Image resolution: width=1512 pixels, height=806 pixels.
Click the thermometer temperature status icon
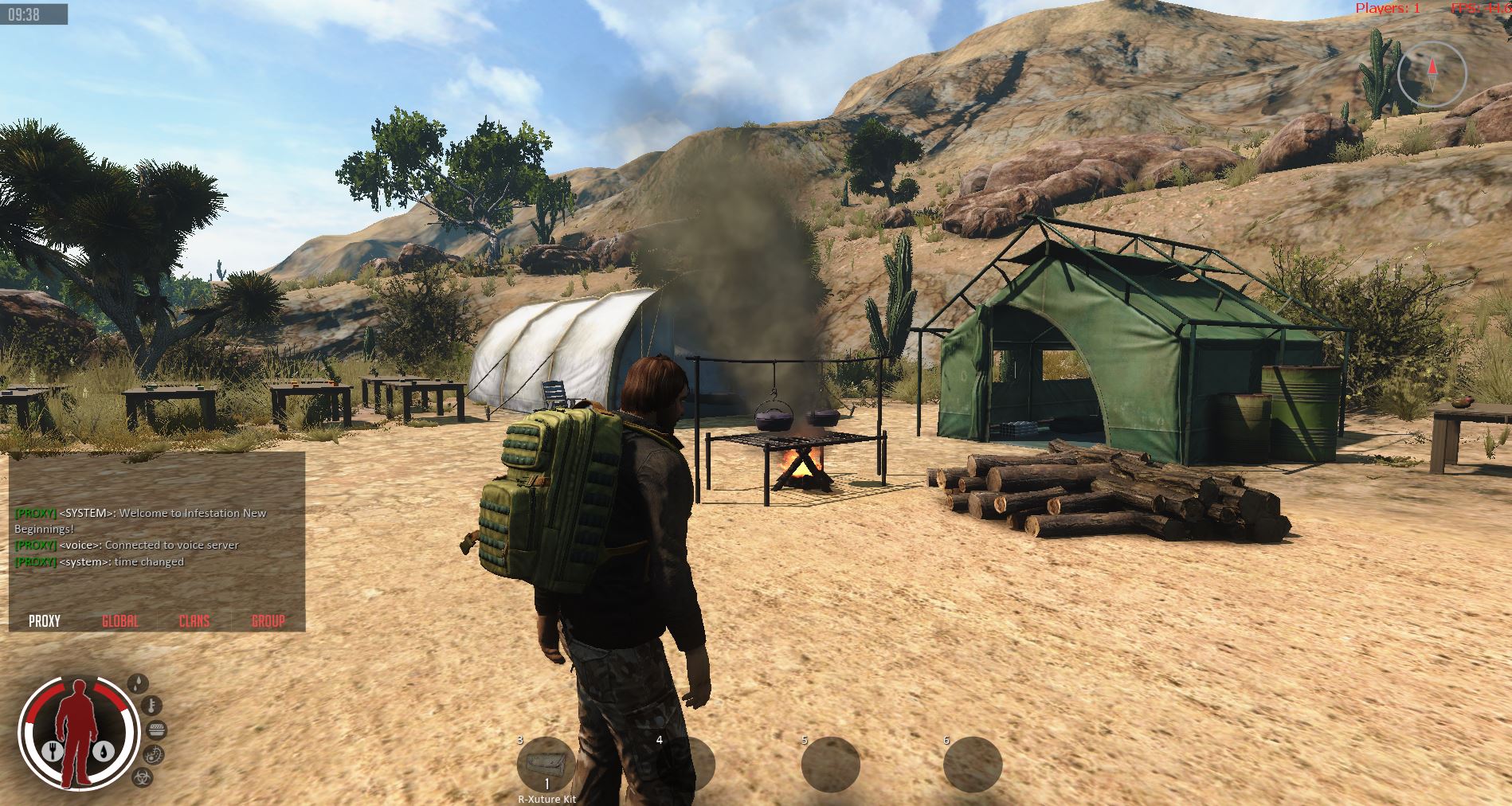pyautogui.click(x=152, y=705)
